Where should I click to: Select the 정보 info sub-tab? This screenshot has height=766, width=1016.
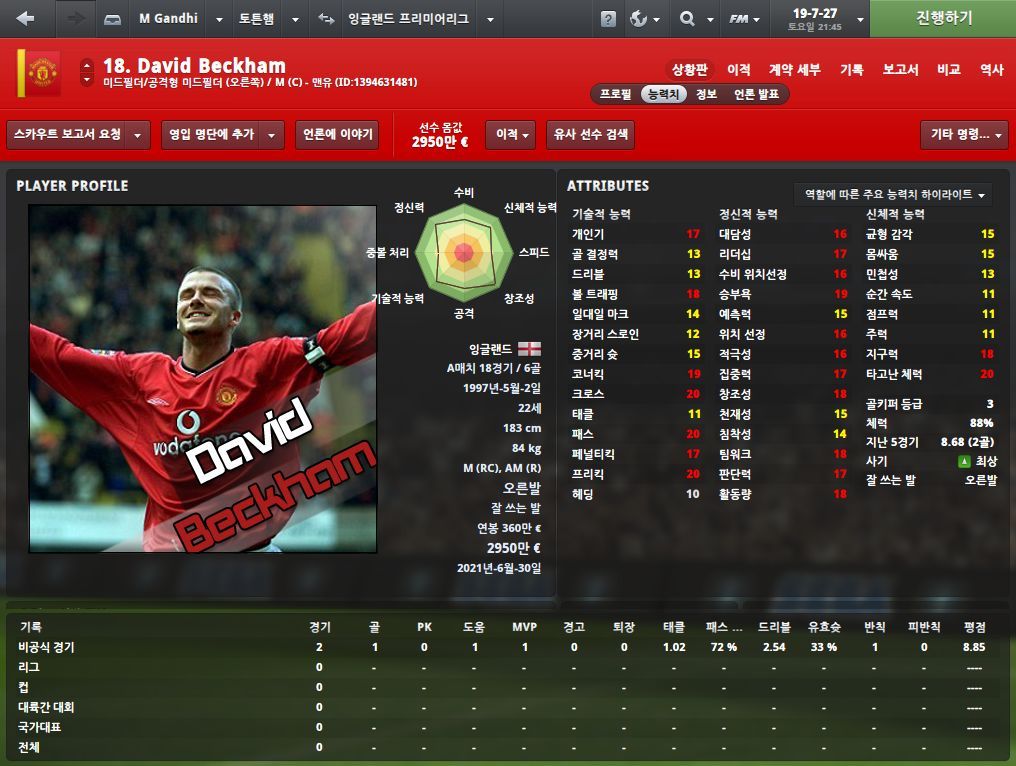pos(706,94)
